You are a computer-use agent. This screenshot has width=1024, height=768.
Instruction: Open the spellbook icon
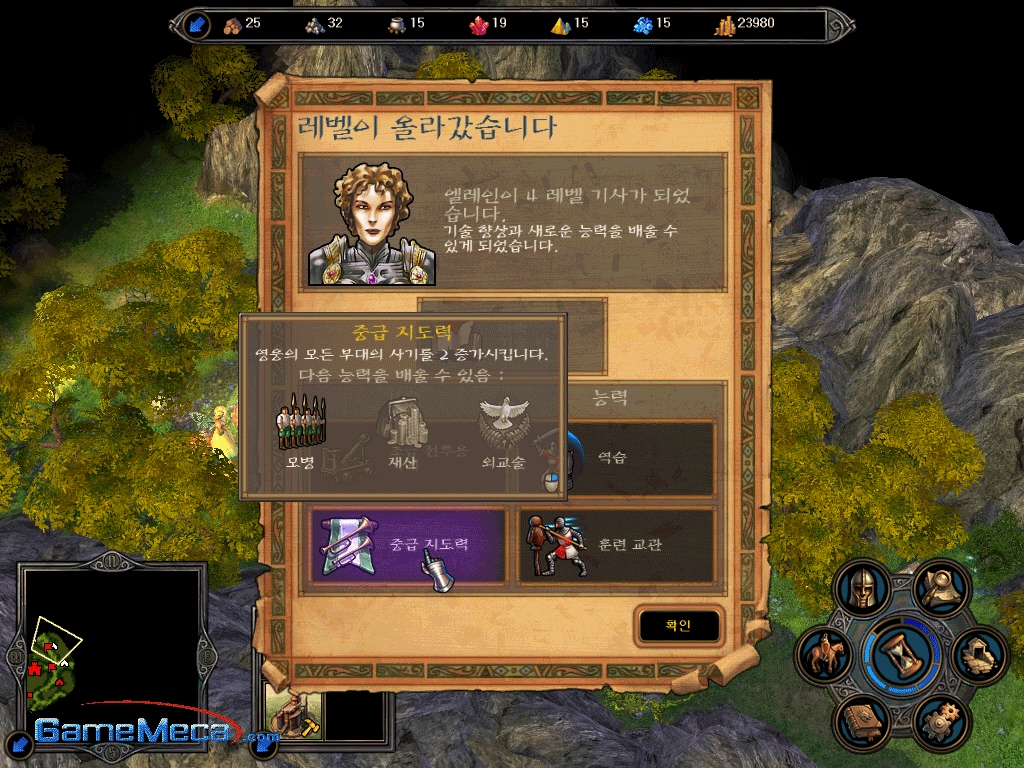click(x=862, y=722)
